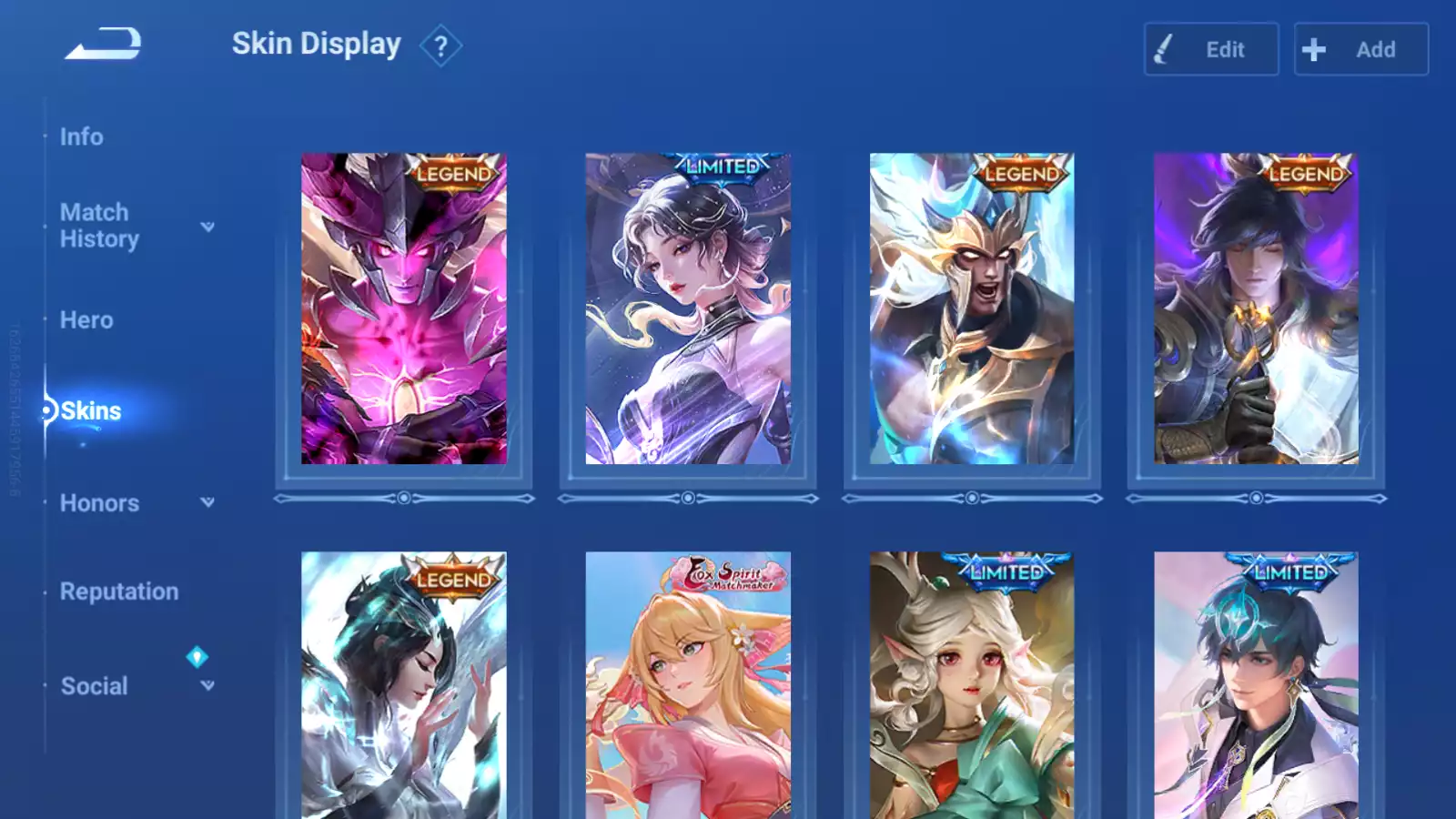Click the glowing dot indicator next to Skins
The height and width of the screenshot is (819, 1456).
point(45,410)
